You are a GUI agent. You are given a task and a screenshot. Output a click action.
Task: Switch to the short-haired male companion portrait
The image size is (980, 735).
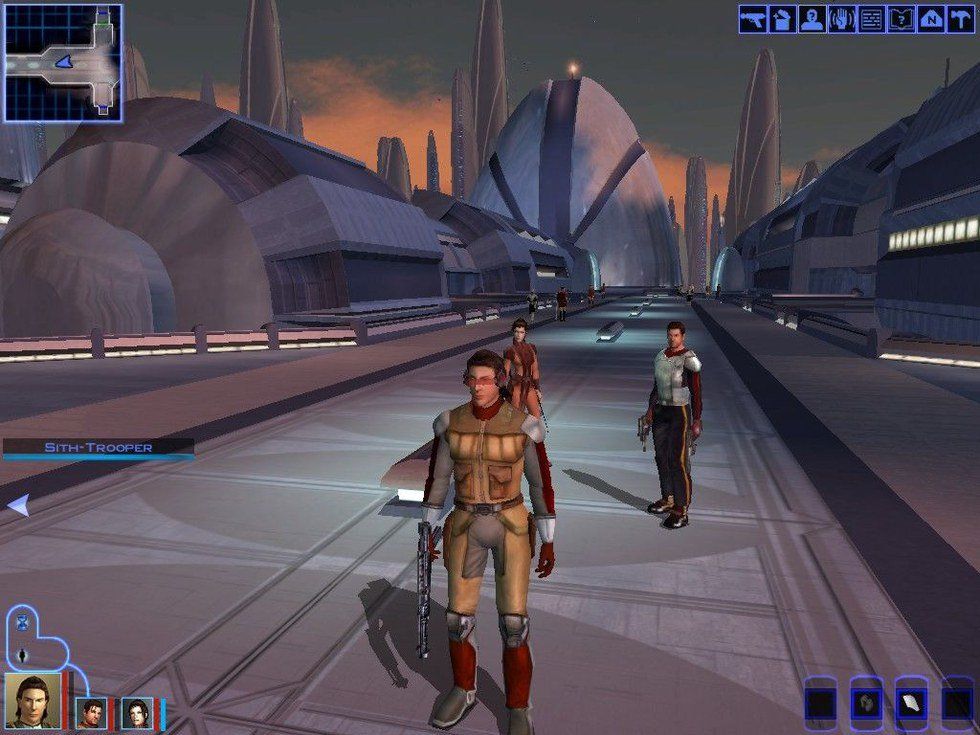(x=90, y=712)
